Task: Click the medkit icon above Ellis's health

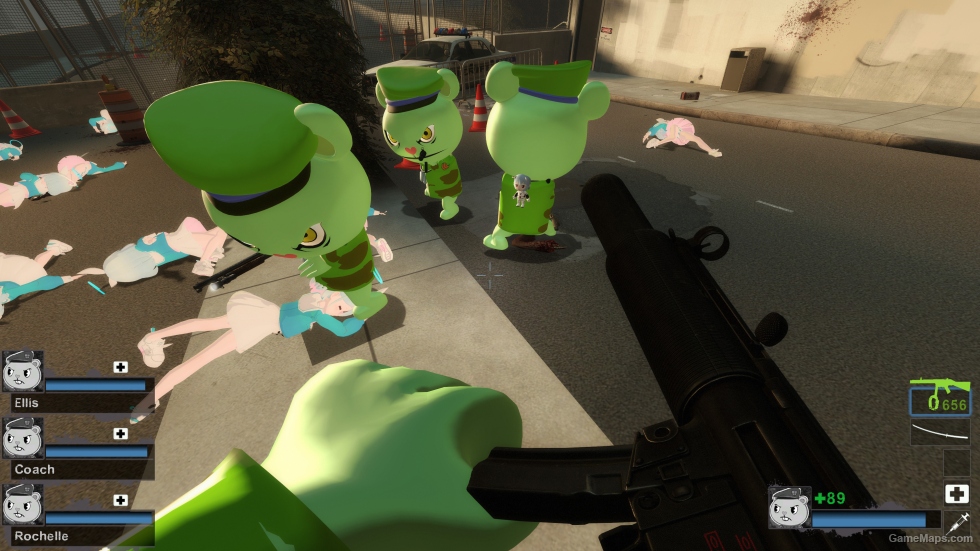Action: point(121,367)
